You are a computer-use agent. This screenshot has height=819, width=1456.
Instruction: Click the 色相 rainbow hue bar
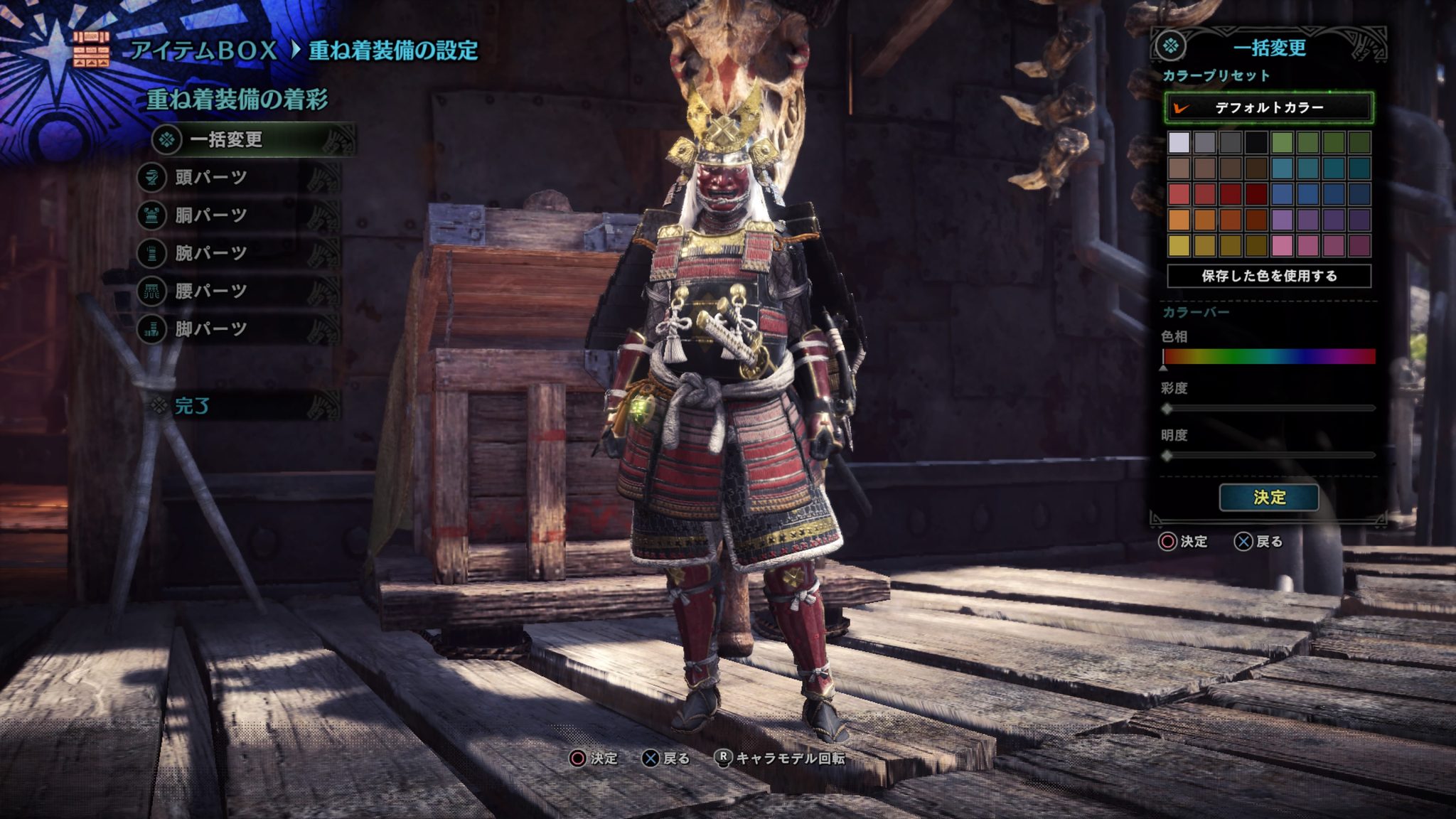(x=1269, y=356)
